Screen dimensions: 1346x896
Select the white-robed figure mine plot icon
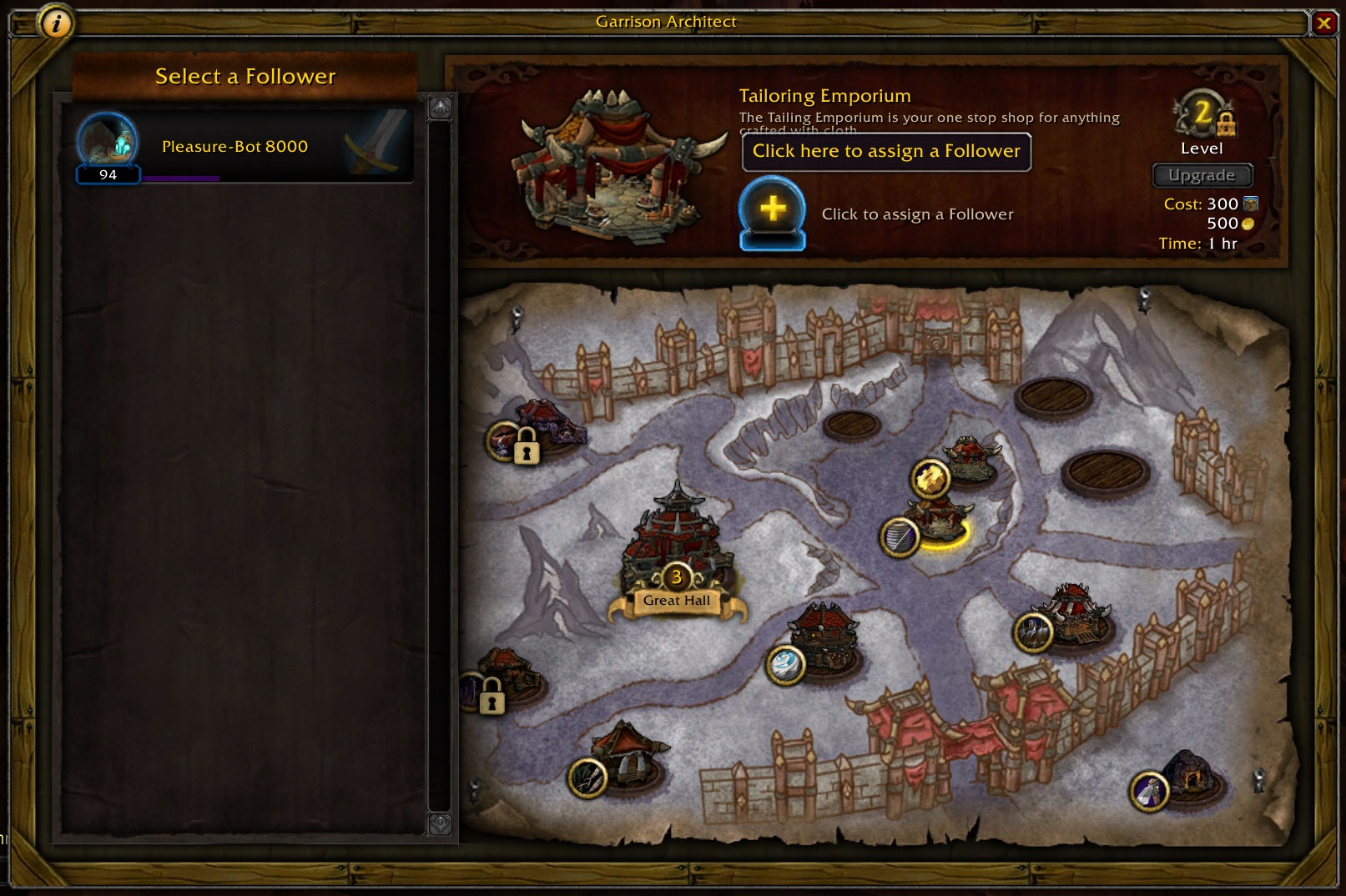coord(1150,791)
